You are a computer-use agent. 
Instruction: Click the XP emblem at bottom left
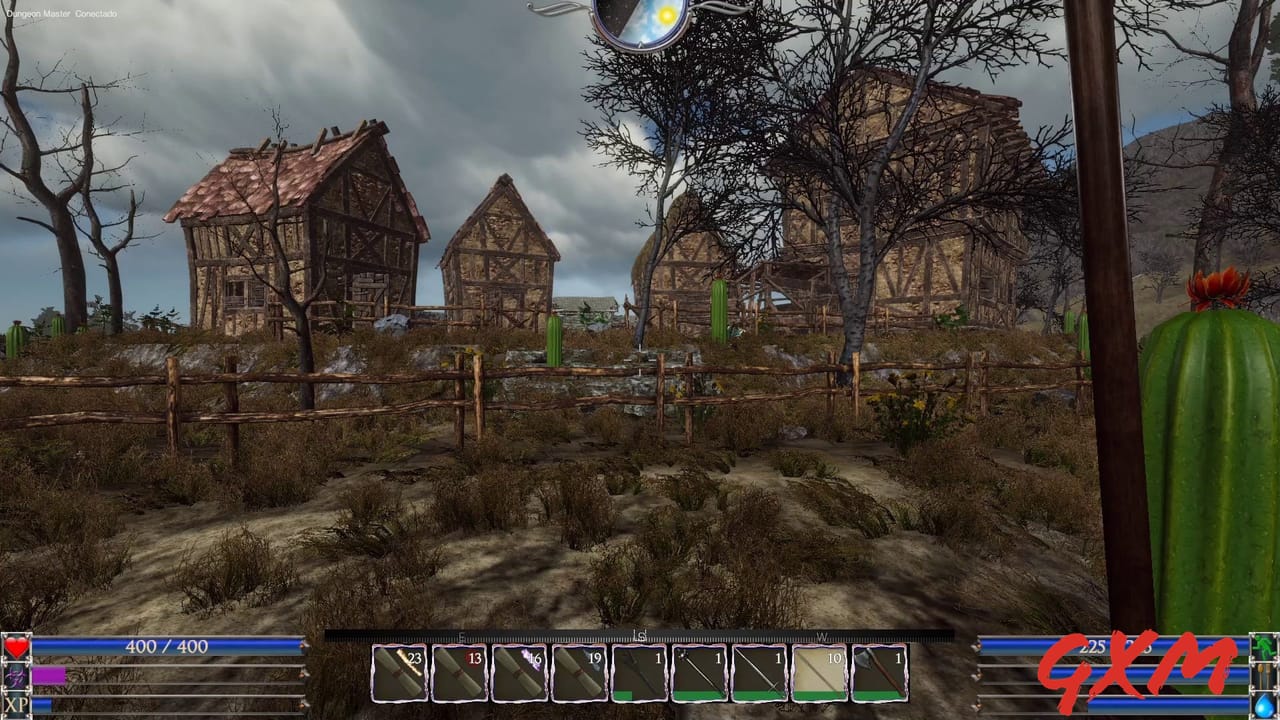tap(16, 705)
